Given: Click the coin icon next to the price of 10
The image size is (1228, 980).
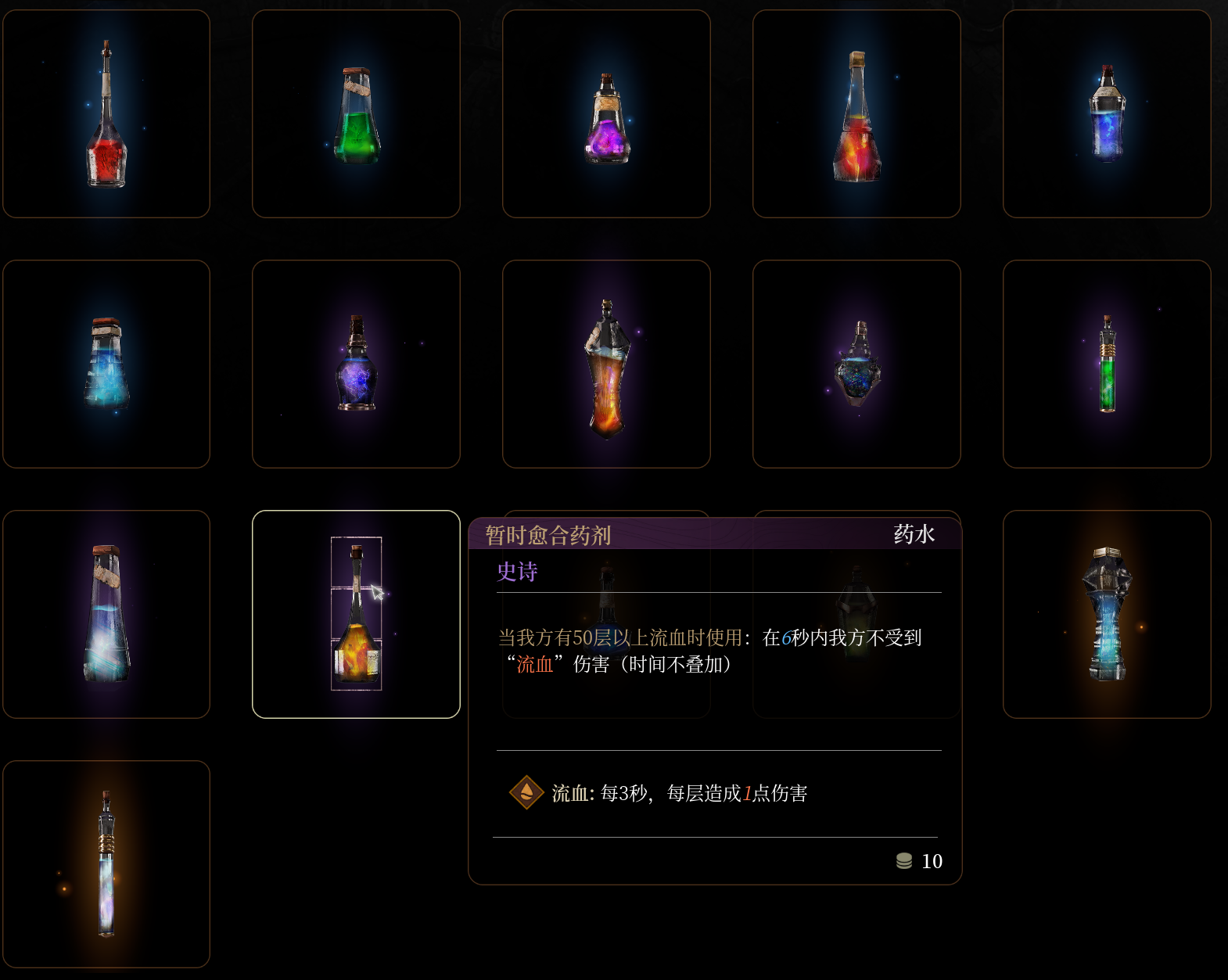Looking at the screenshot, I should [x=904, y=861].
